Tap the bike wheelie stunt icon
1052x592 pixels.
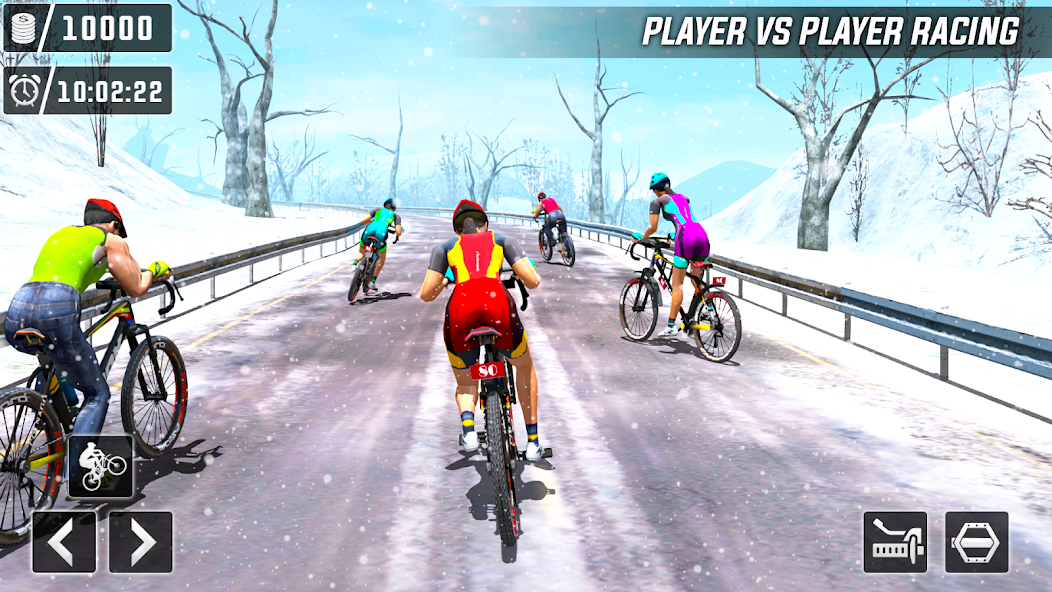tap(100, 467)
